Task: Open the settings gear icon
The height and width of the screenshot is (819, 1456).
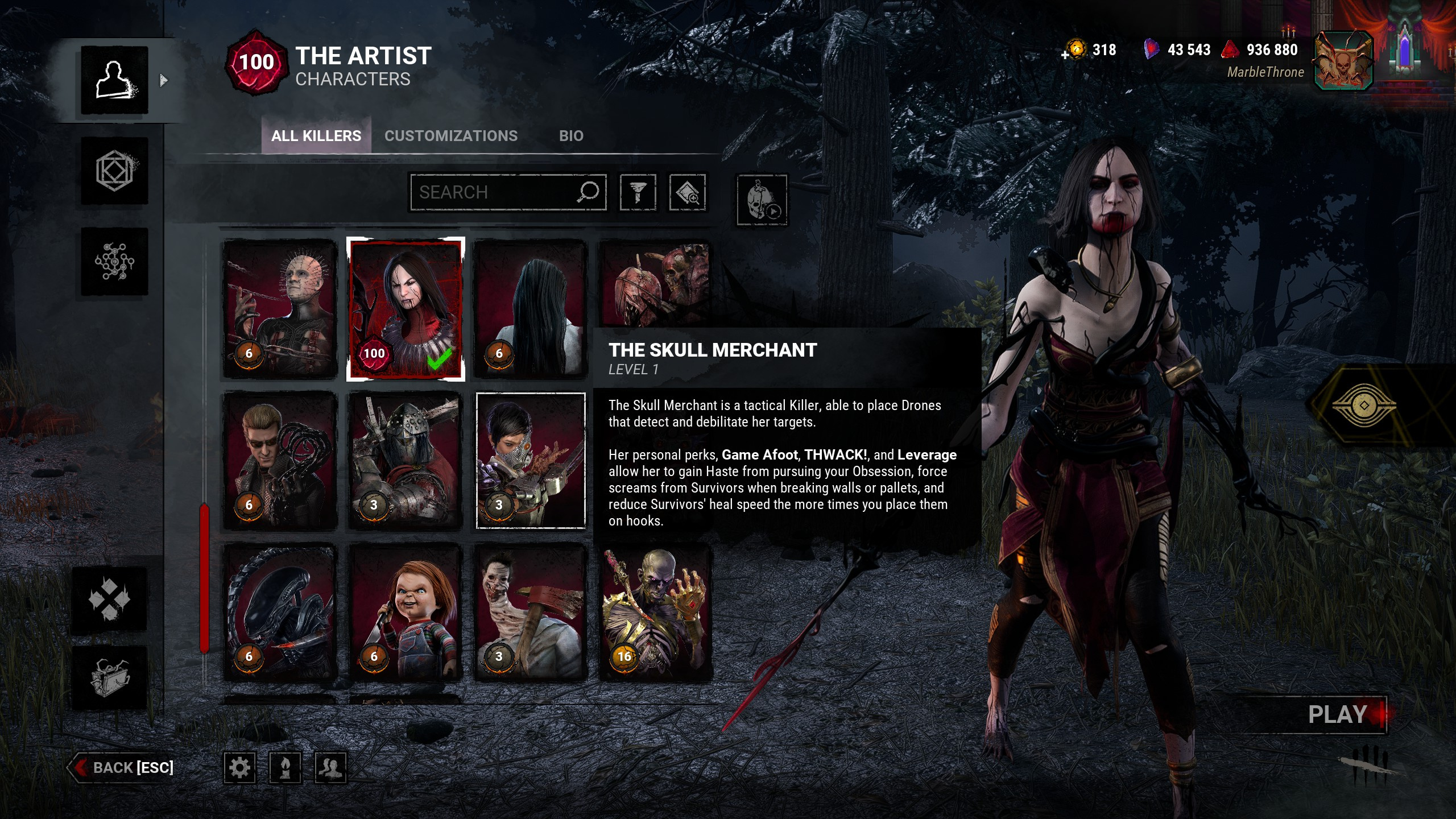Action: (x=239, y=768)
